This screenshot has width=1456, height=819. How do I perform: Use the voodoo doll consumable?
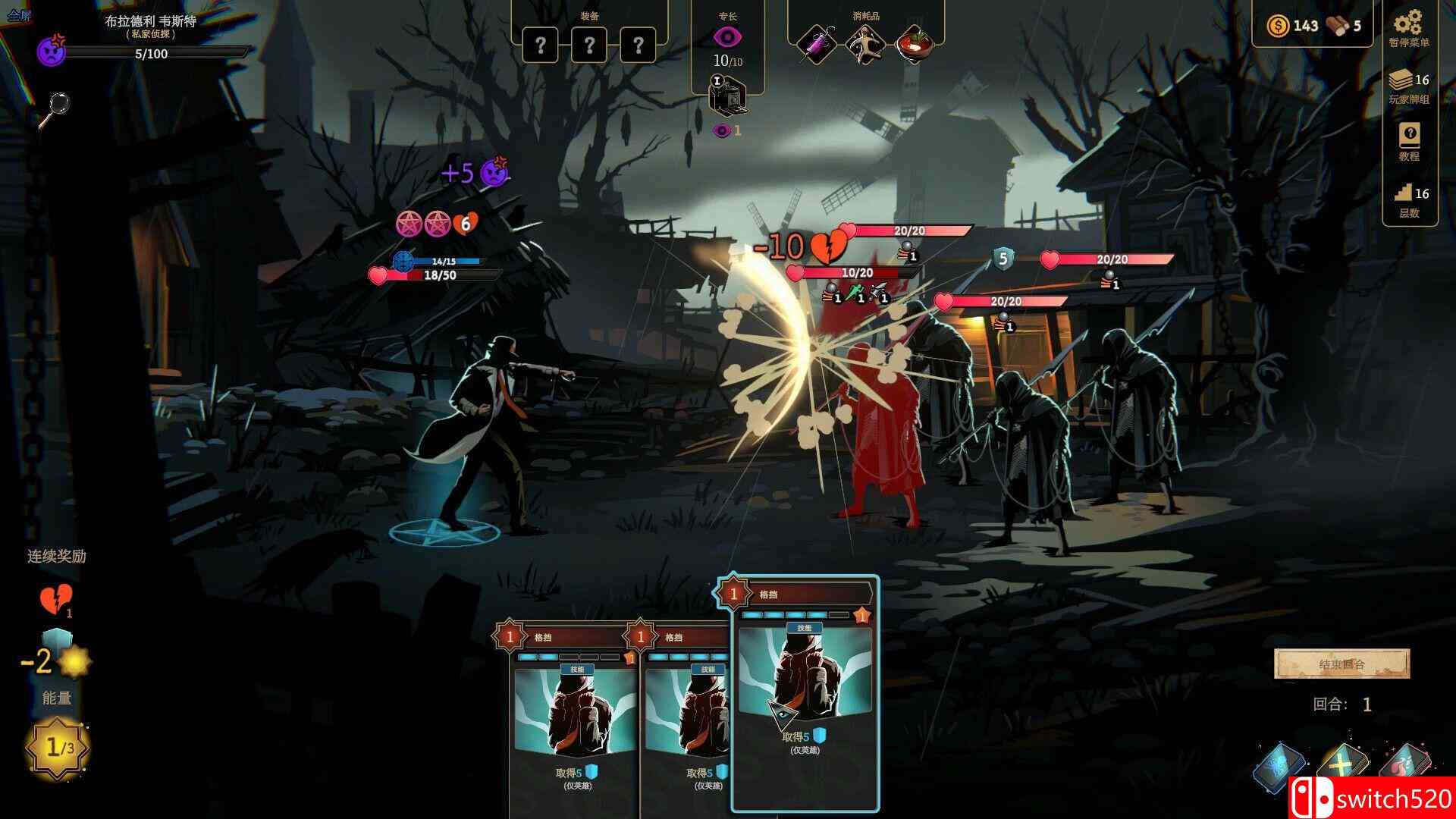click(x=866, y=45)
